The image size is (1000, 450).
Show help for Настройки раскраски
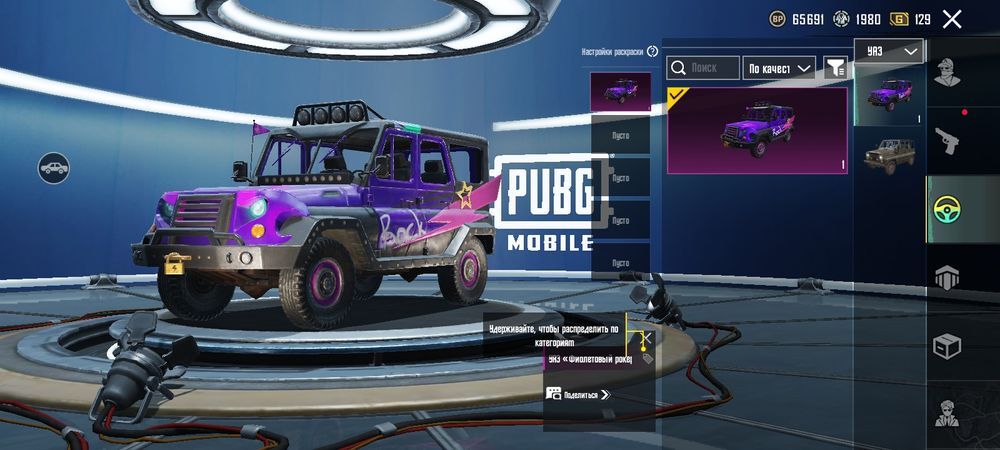tap(653, 51)
